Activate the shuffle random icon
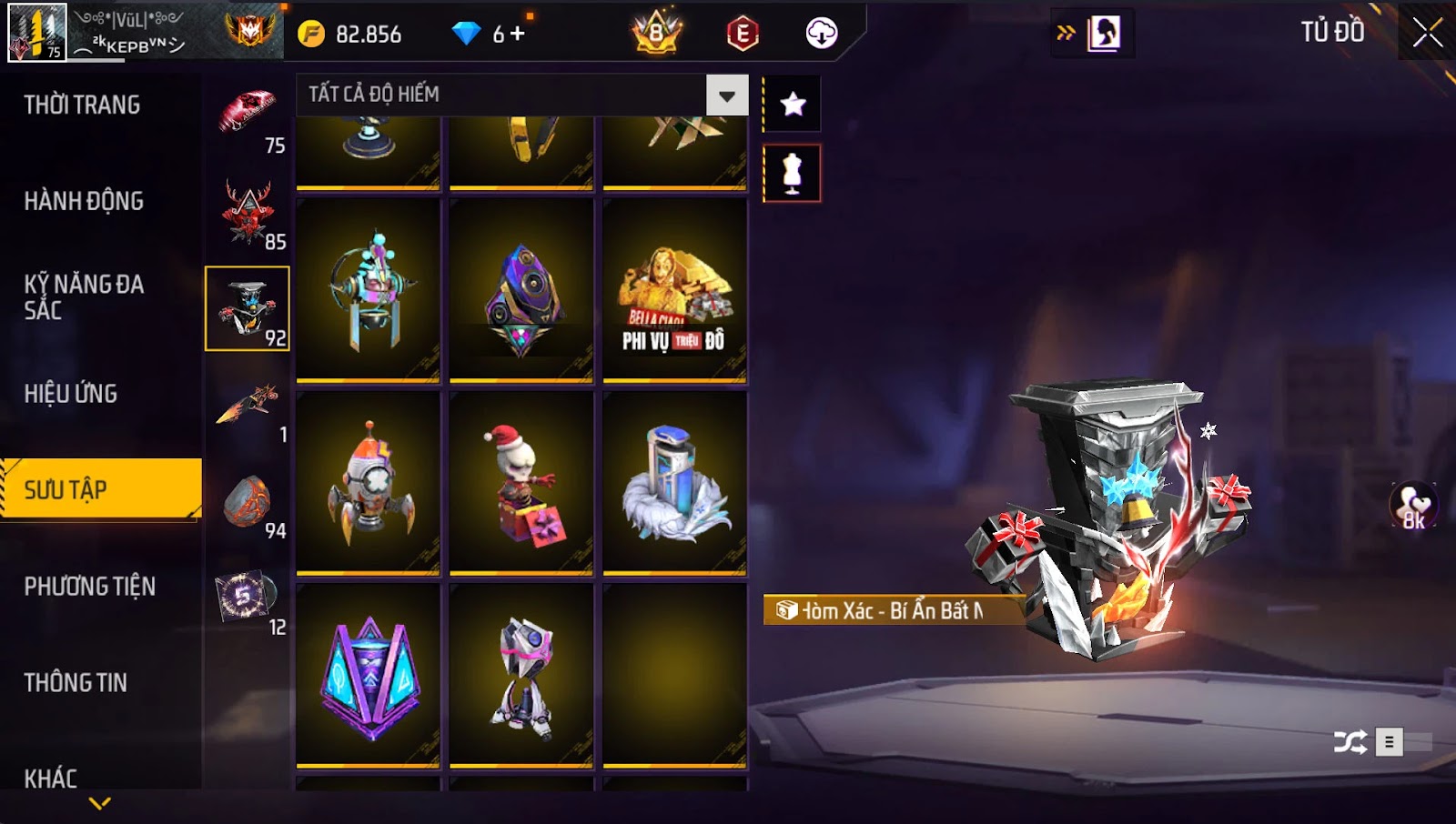1456x824 pixels. coord(1350,742)
